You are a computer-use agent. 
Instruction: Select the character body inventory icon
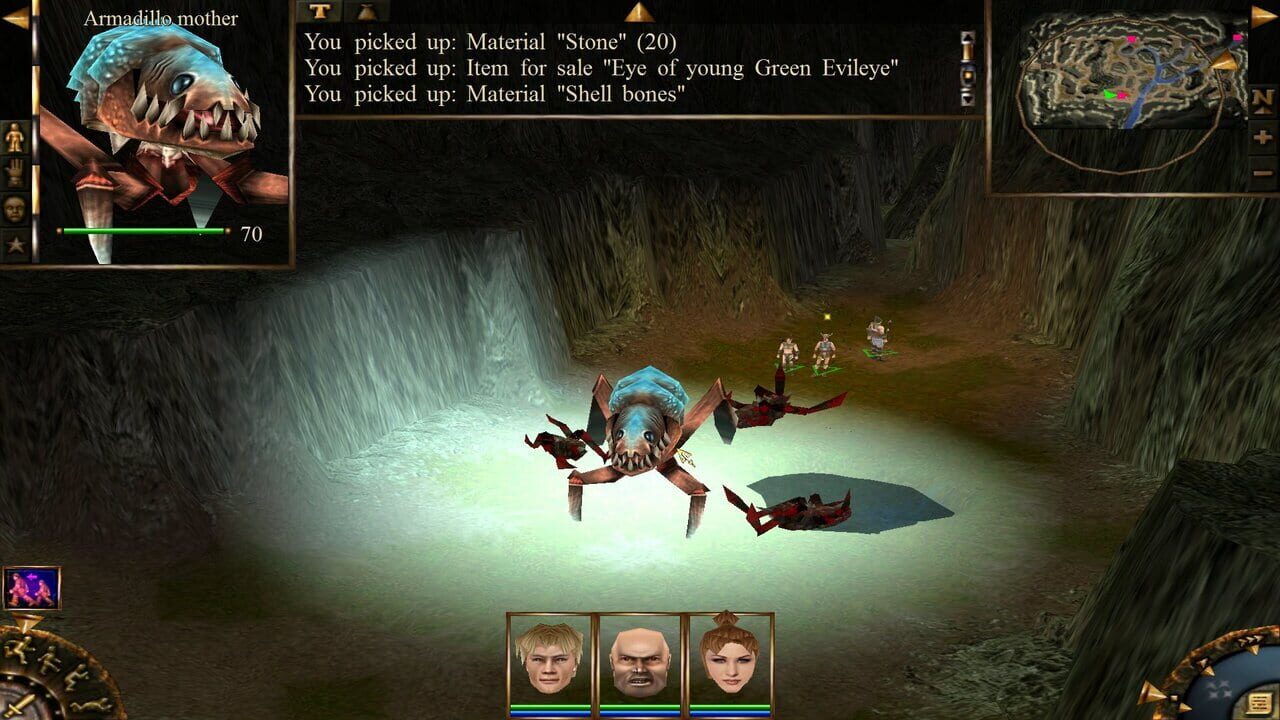(x=14, y=135)
